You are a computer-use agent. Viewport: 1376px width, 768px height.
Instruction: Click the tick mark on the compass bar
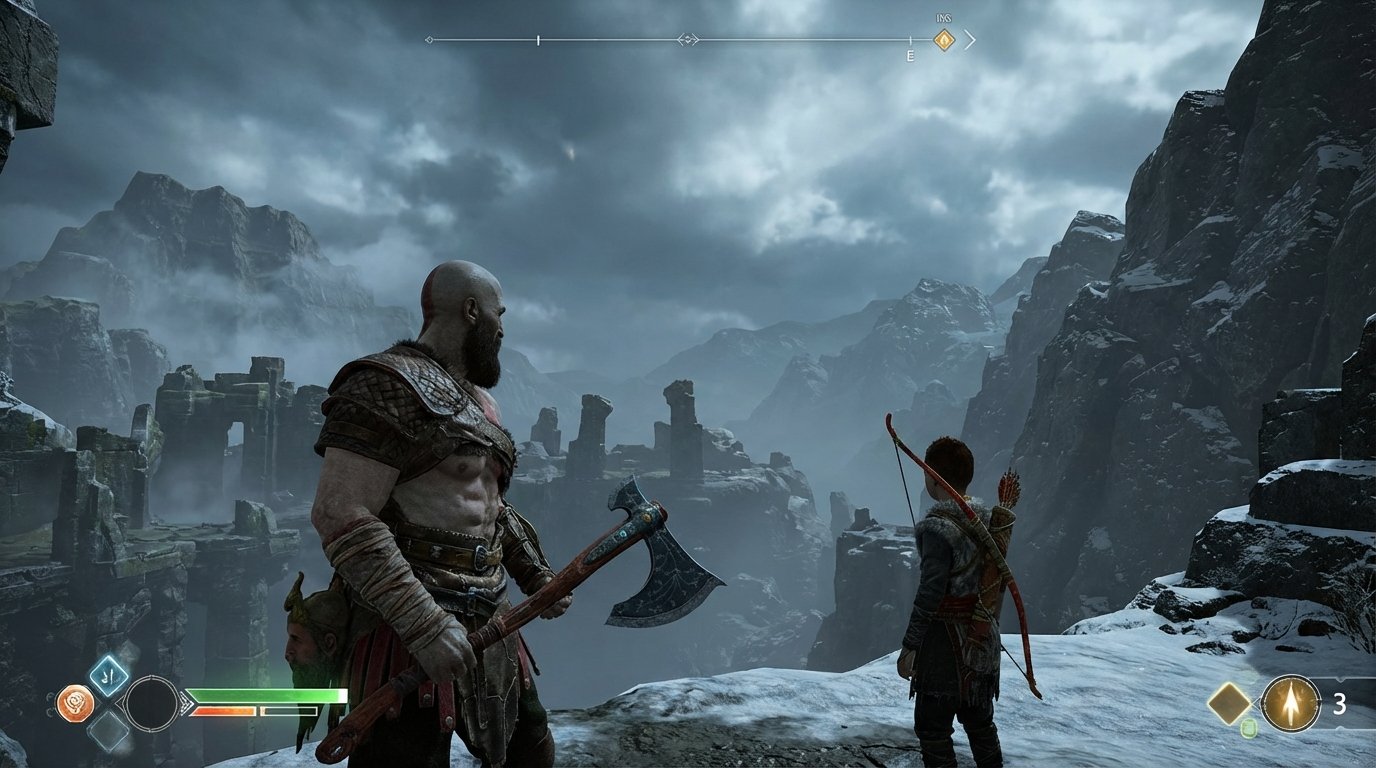(537, 39)
